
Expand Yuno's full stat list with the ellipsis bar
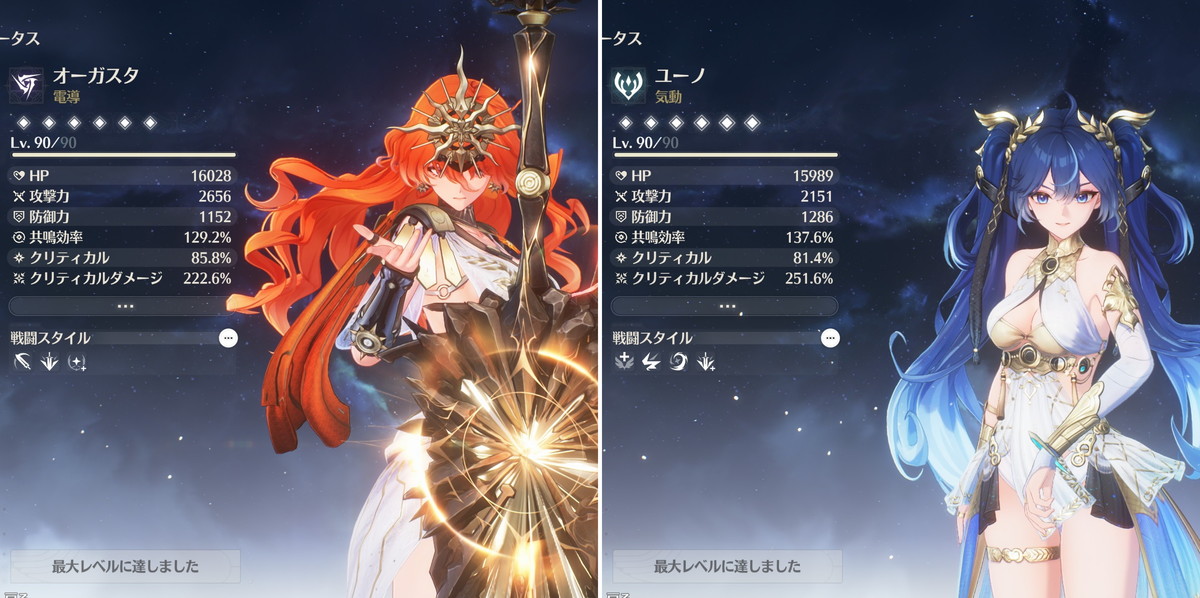[x=727, y=306]
